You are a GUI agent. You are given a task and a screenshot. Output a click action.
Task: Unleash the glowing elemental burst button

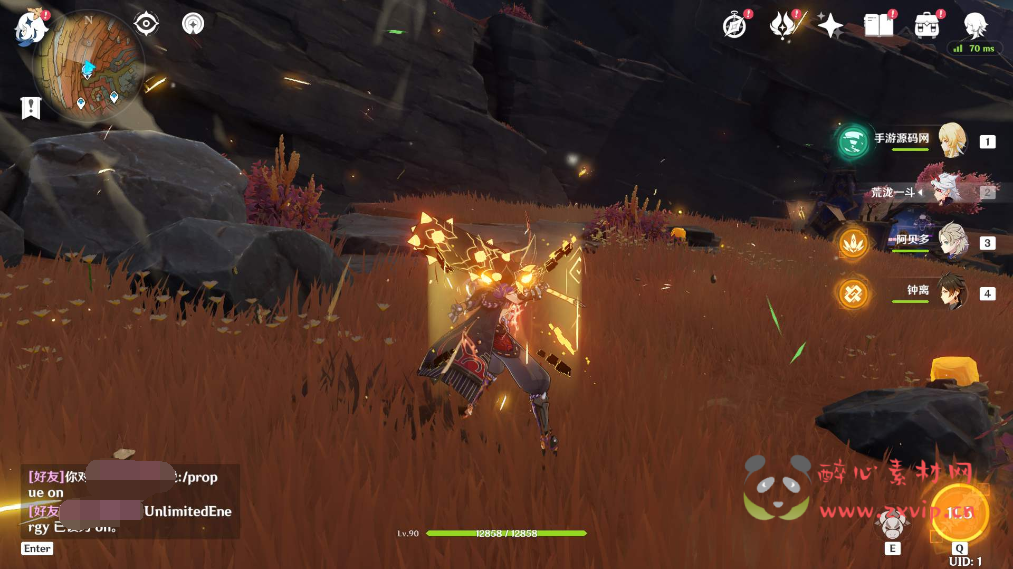[959, 513]
